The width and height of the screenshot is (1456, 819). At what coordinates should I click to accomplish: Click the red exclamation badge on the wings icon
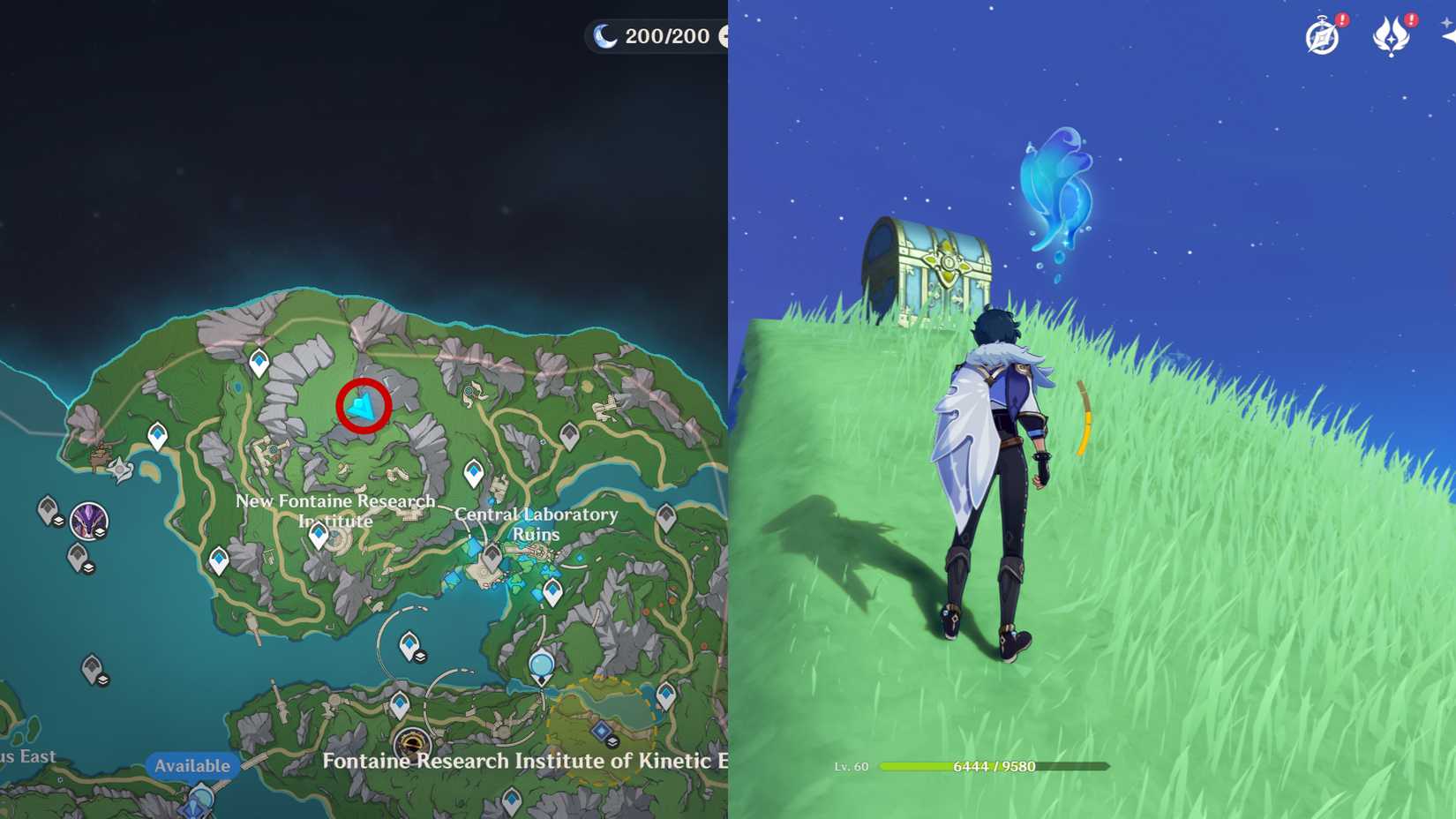[1410, 20]
